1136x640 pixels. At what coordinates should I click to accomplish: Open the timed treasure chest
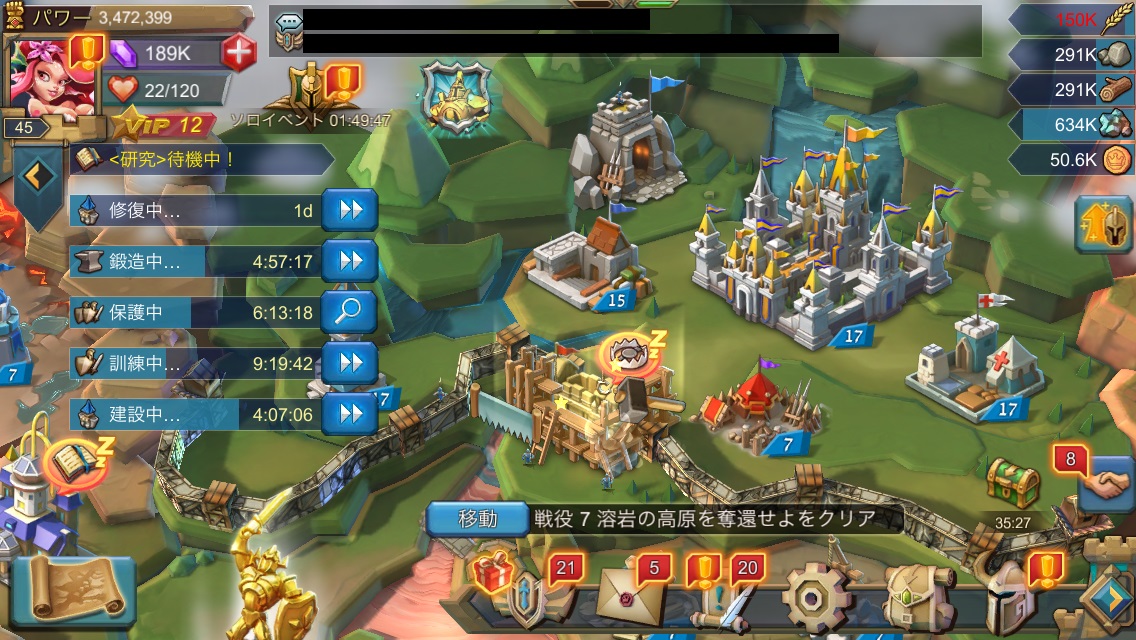click(1013, 486)
